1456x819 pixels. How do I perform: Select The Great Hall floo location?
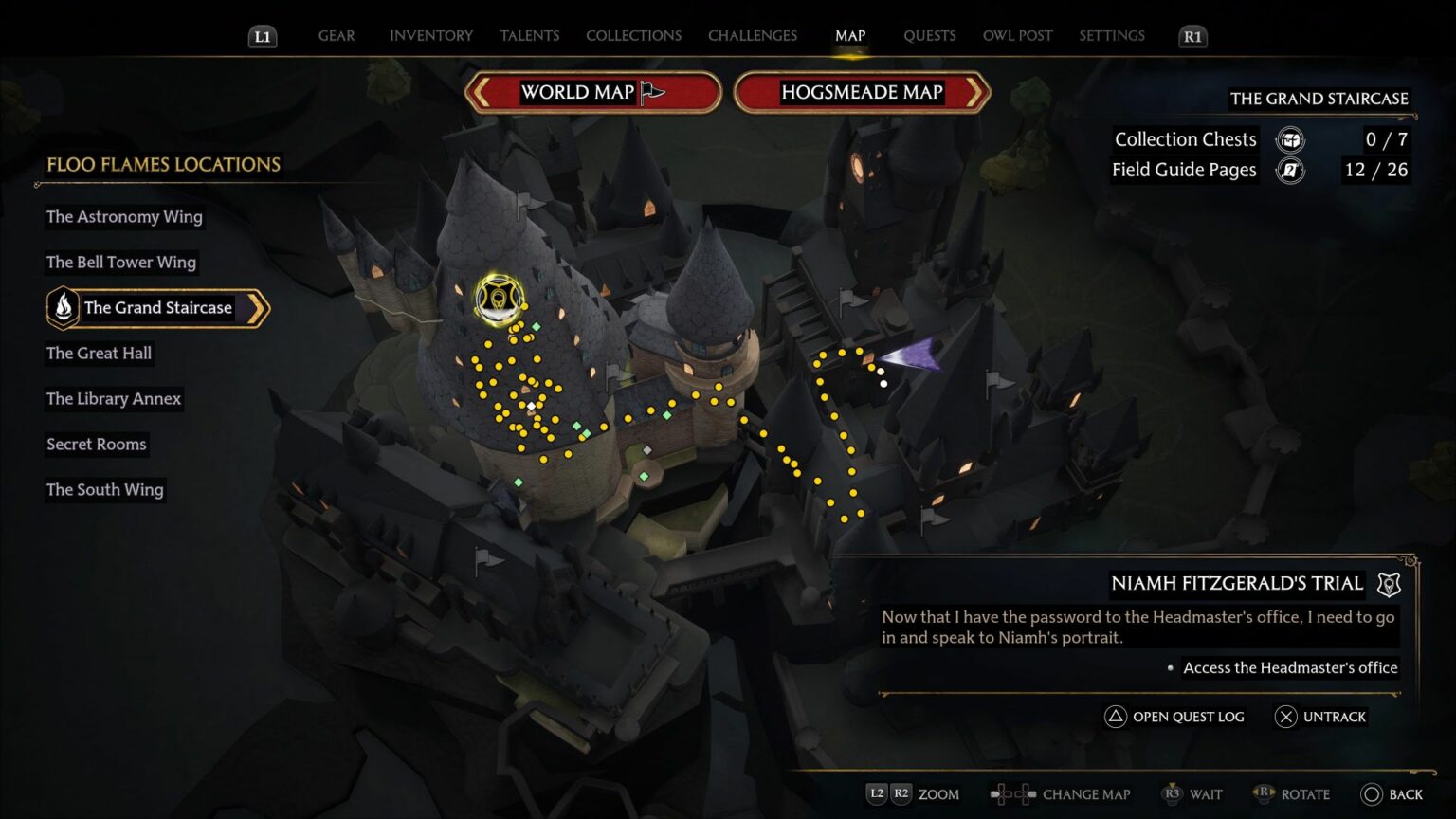[x=99, y=353]
